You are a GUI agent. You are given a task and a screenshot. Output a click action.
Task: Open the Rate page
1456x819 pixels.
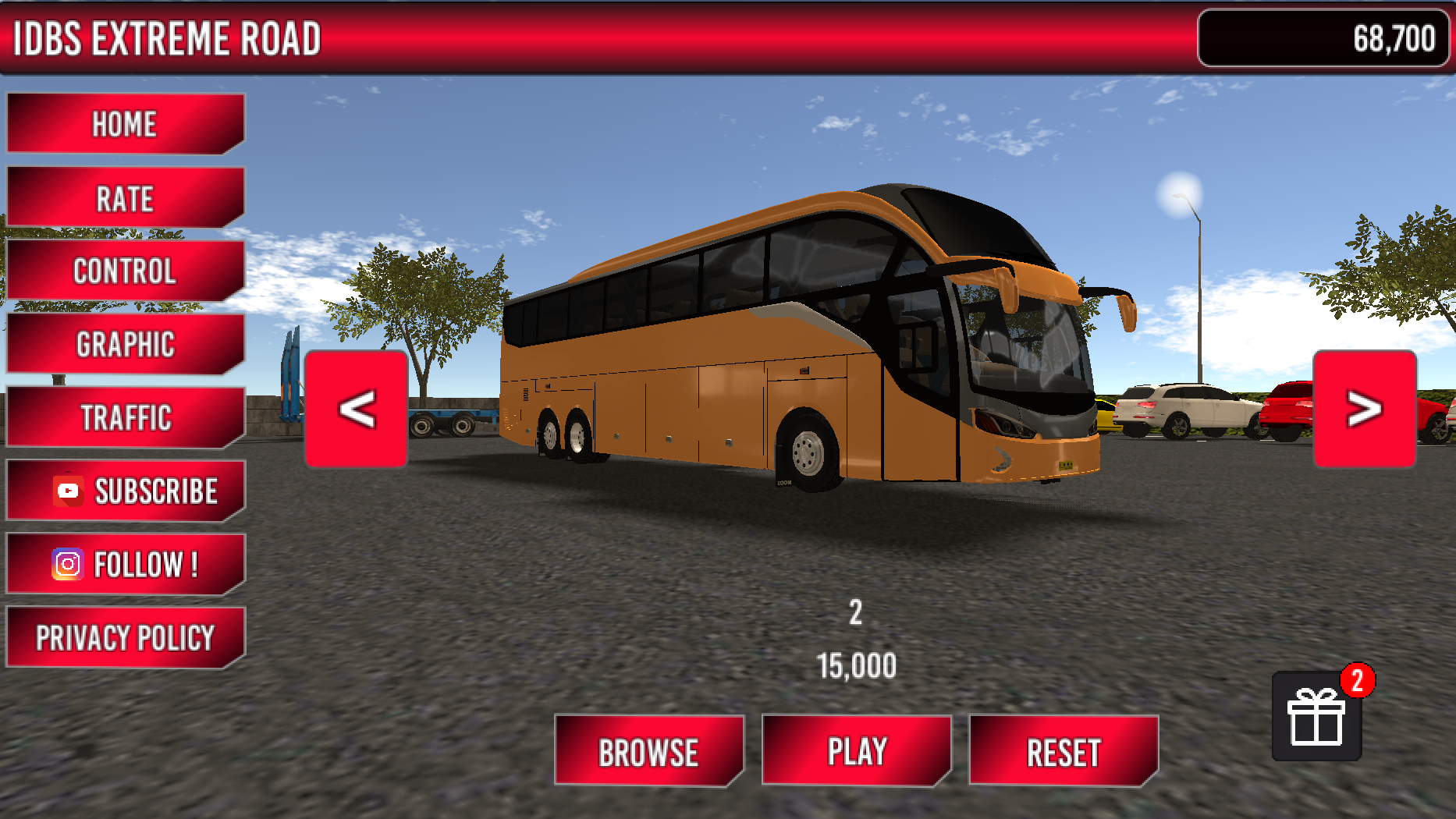coord(125,197)
